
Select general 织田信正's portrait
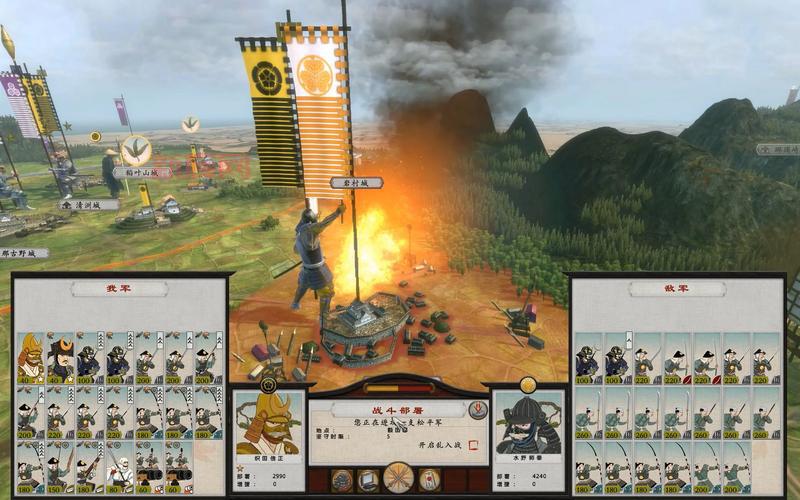pyautogui.click(x=268, y=426)
